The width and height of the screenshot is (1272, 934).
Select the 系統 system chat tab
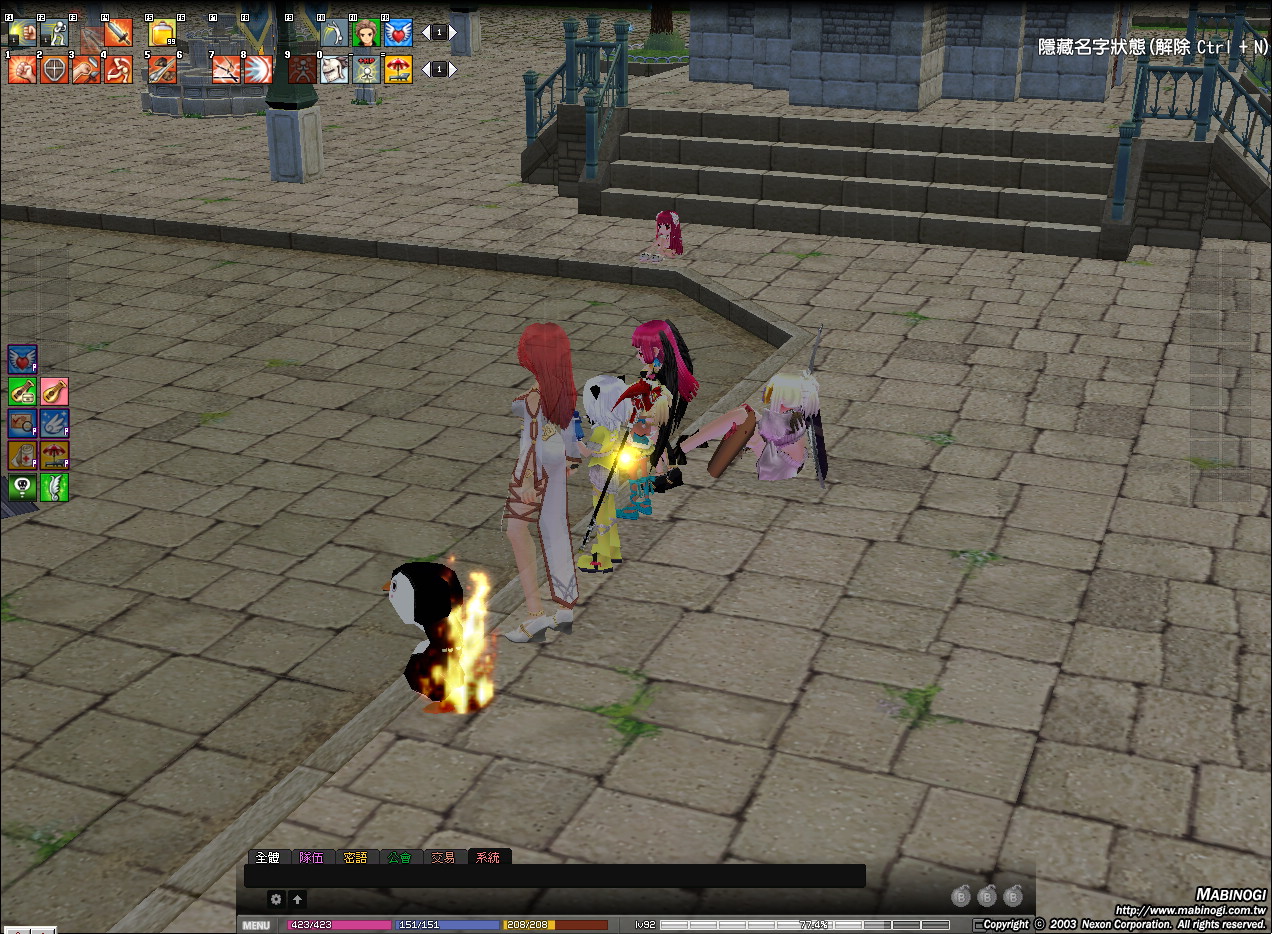point(488,858)
